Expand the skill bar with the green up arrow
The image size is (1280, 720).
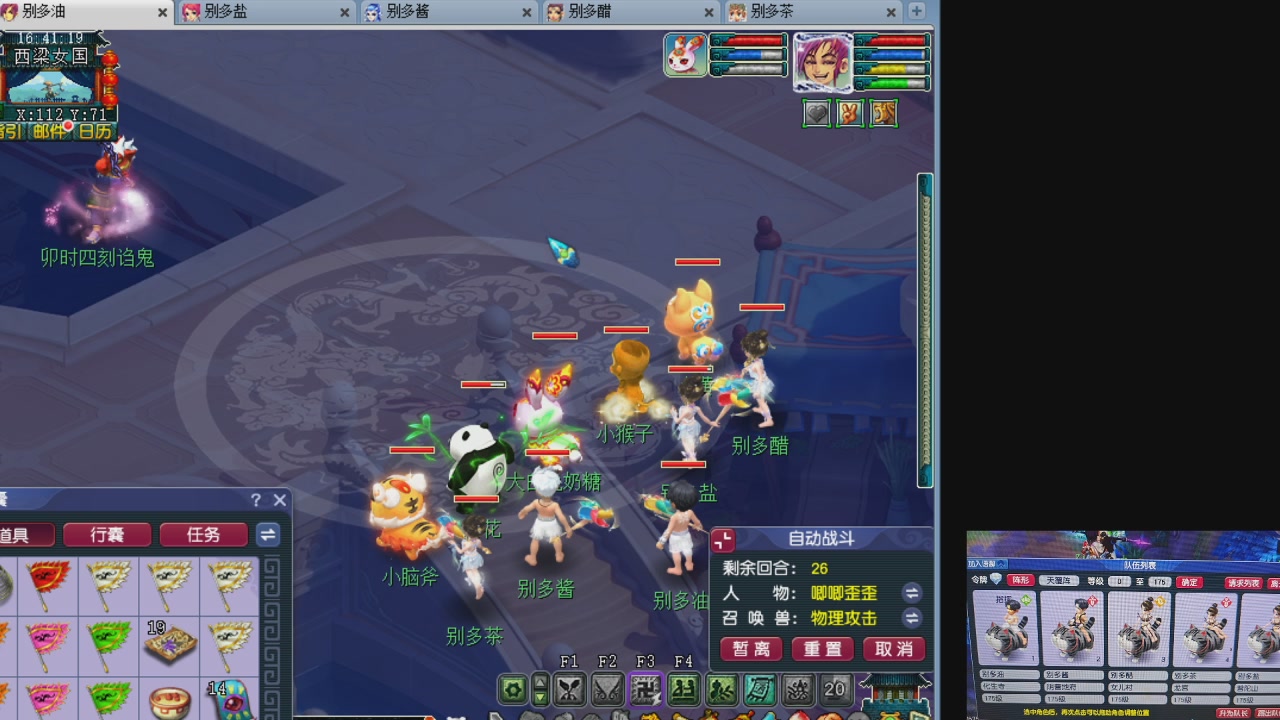540,682
